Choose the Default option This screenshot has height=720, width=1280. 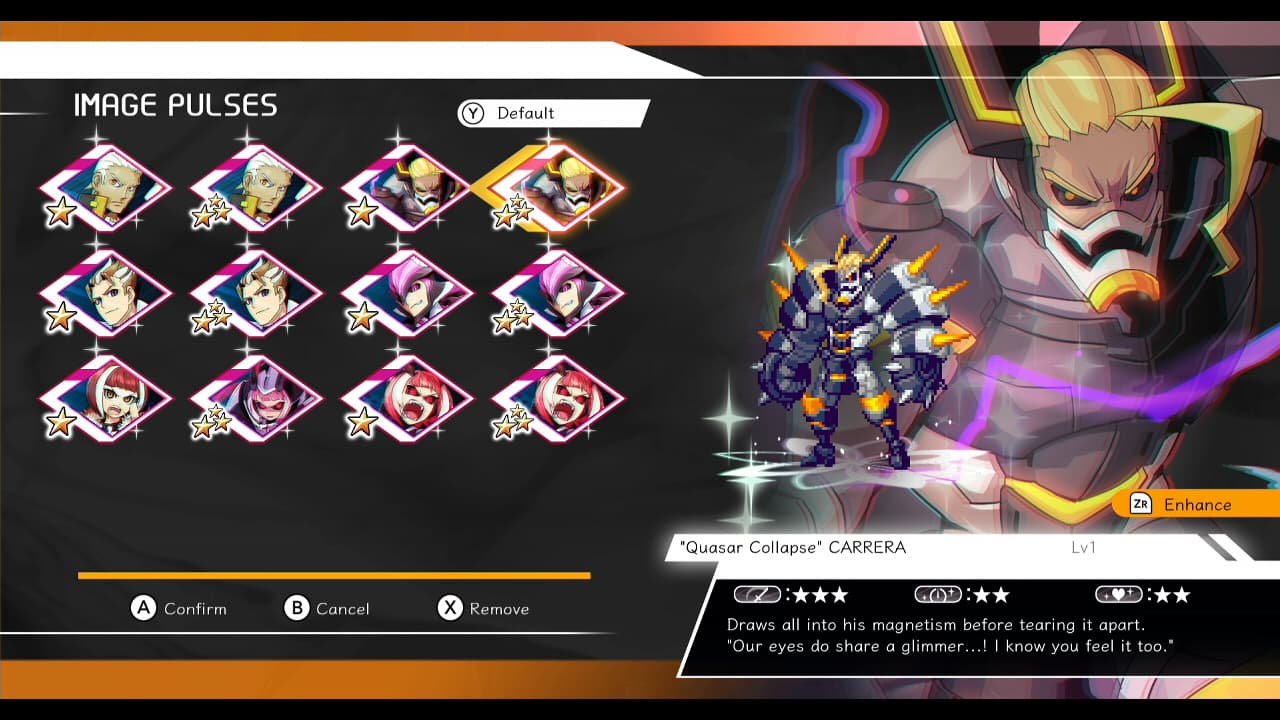point(527,113)
